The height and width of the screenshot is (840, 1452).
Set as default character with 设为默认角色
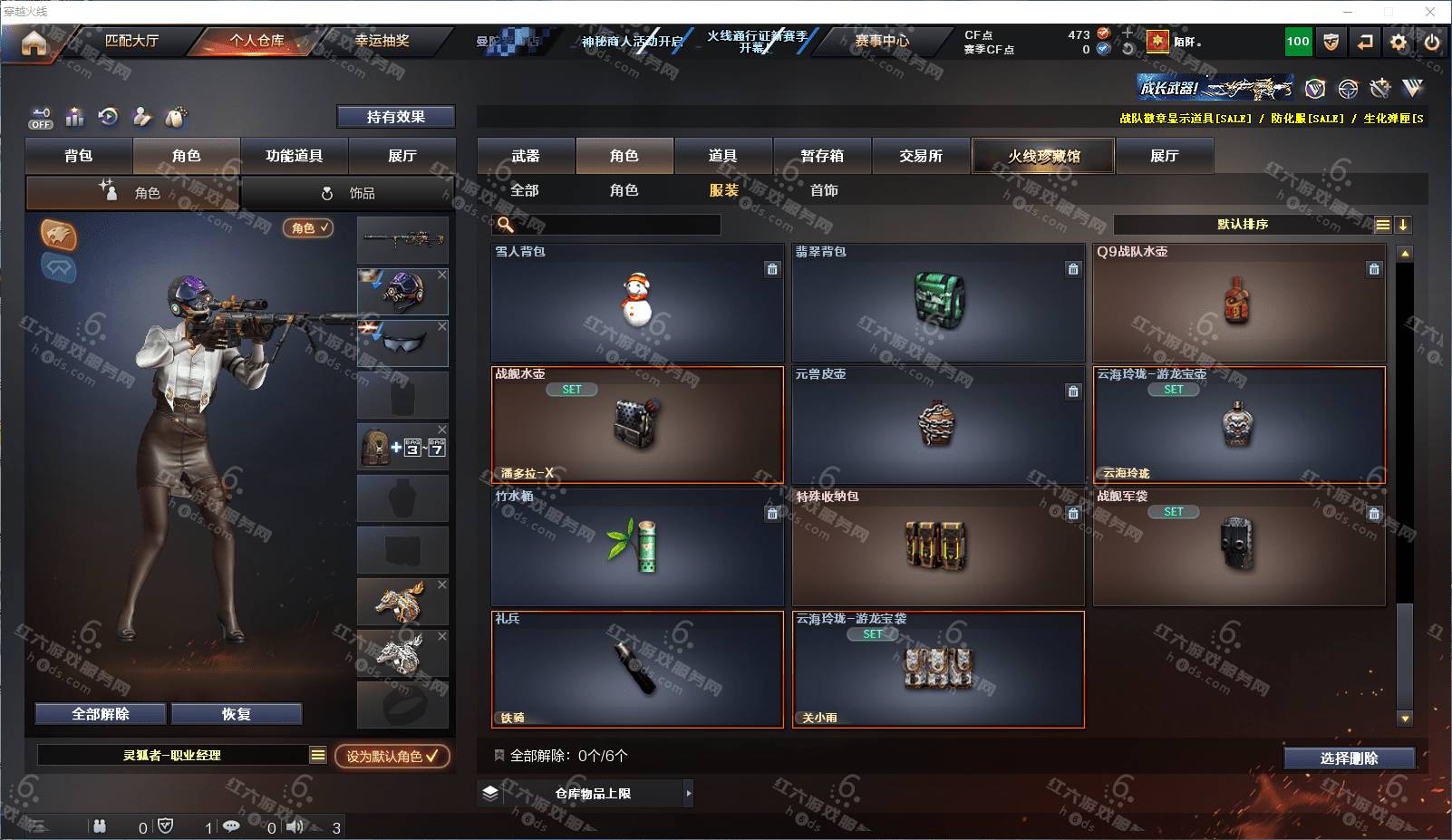point(392,756)
